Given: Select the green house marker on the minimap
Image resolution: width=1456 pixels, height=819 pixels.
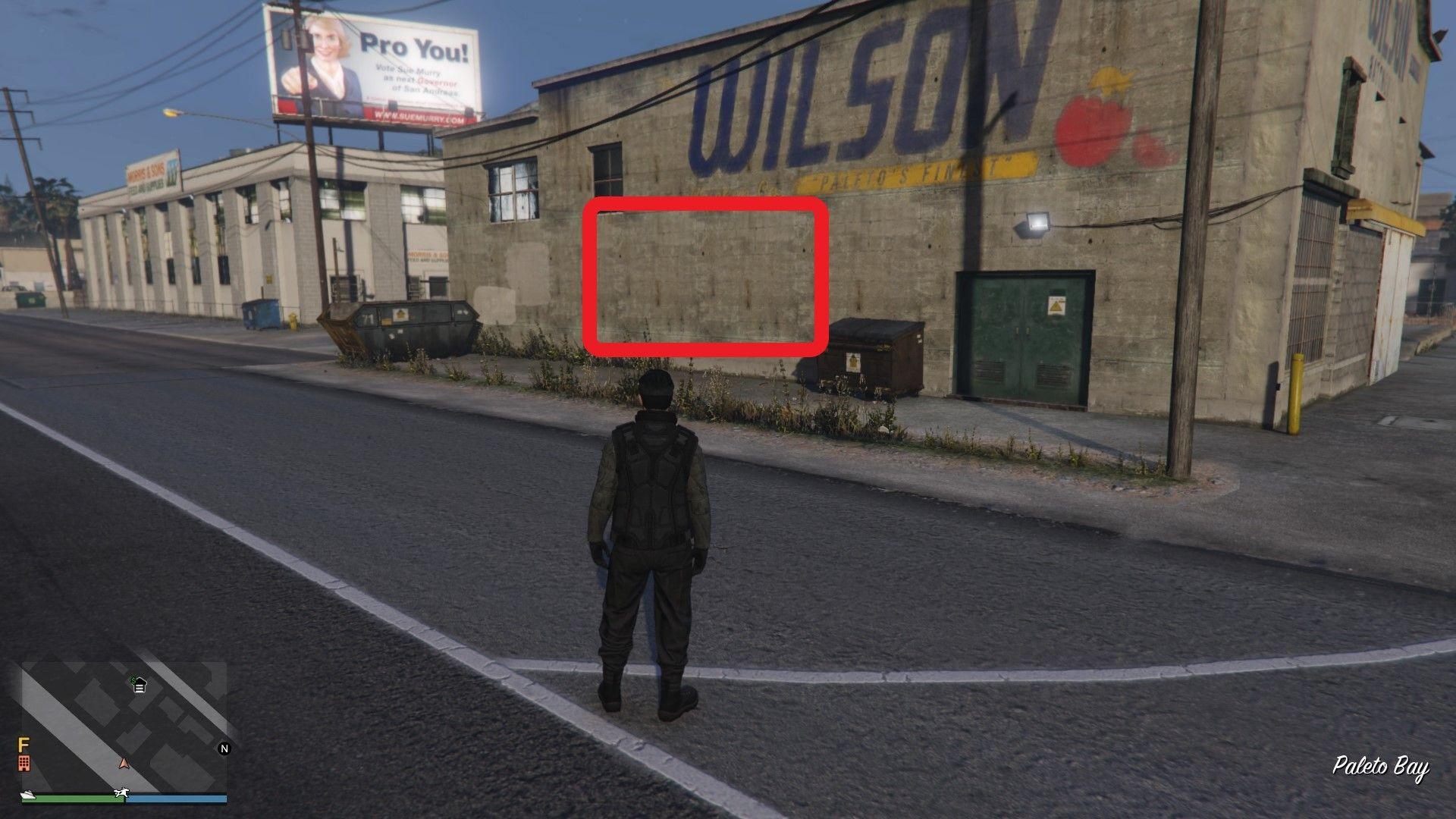Looking at the screenshot, I should pos(139,684).
